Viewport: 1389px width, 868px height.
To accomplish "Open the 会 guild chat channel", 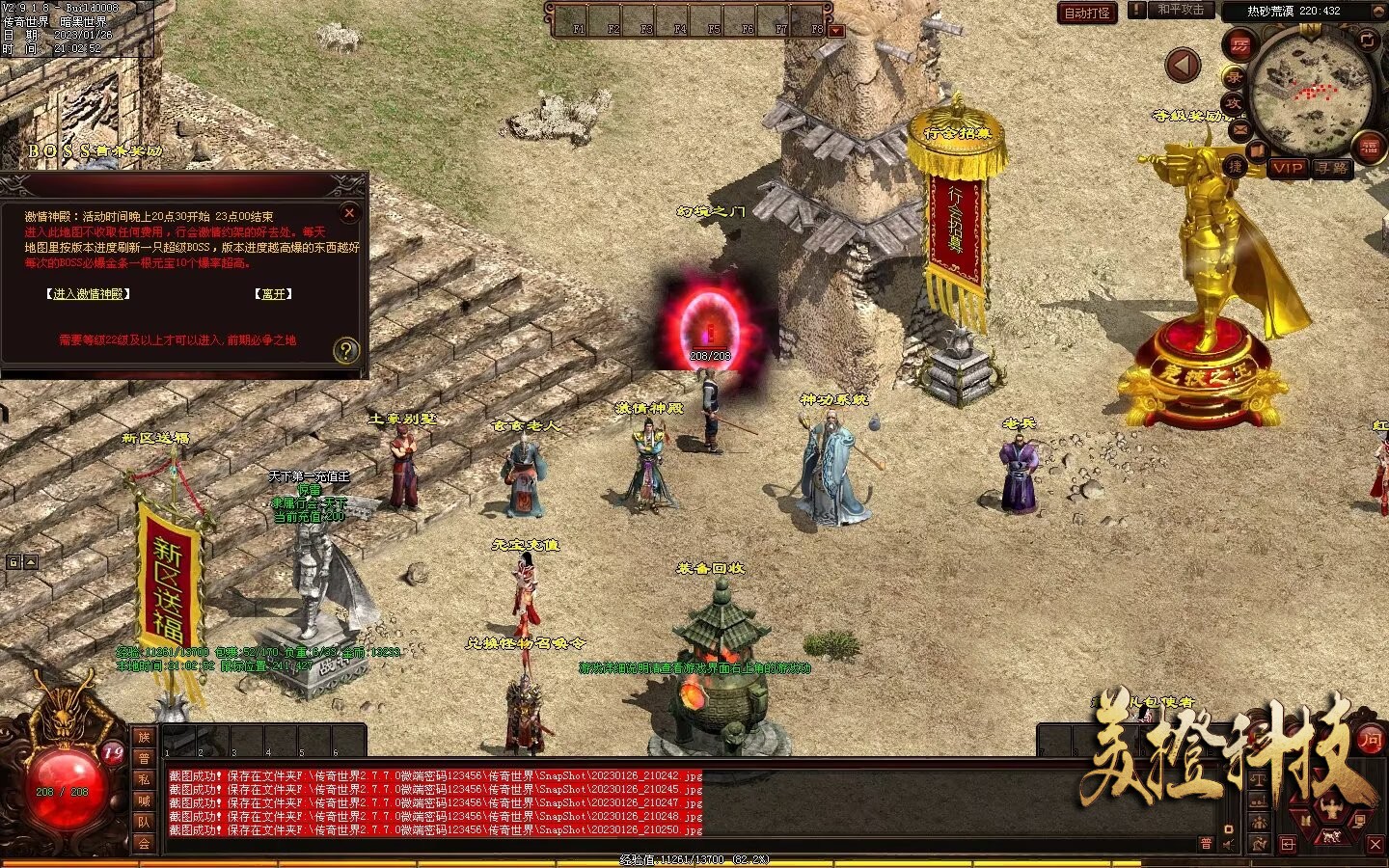I will (144, 843).
